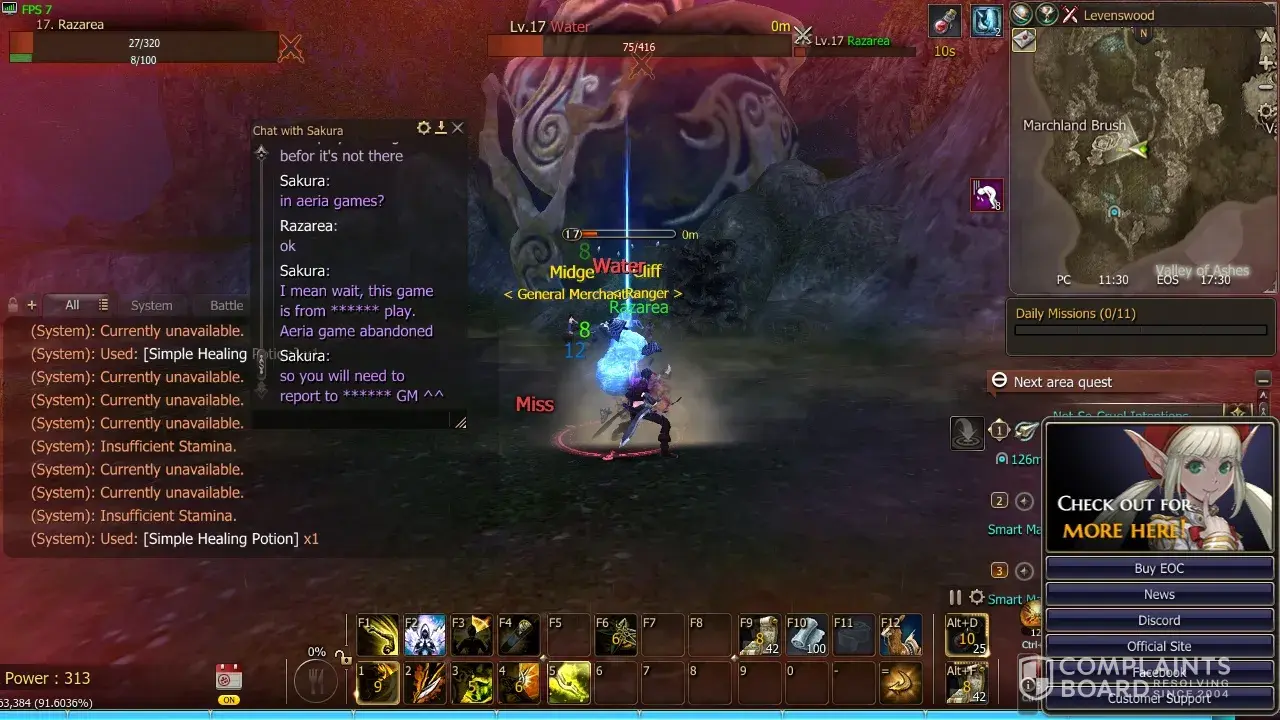
Task: Type in the Sakura chat input field
Action: click(350, 422)
